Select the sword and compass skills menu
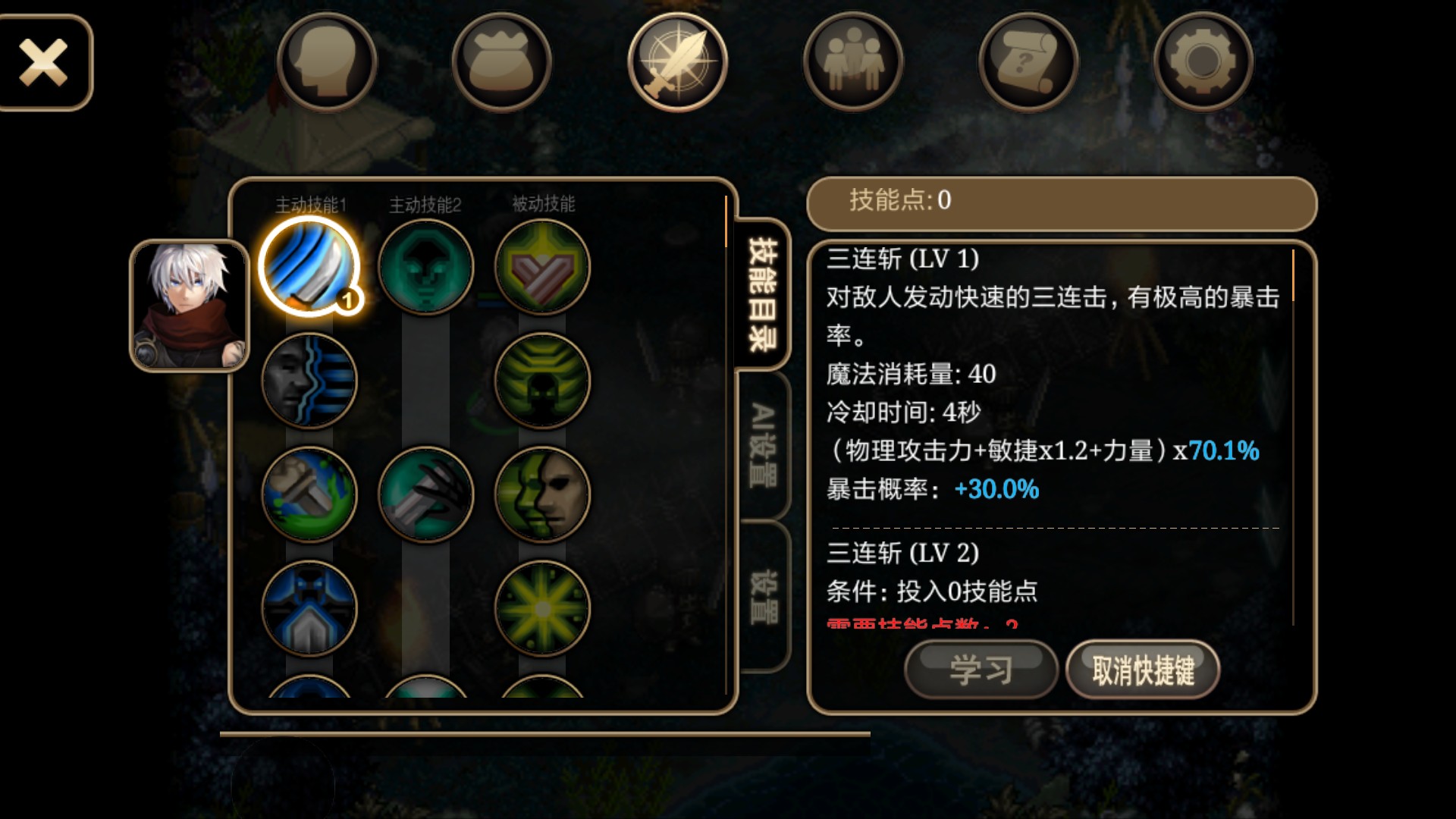This screenshot has width=1456, height=819. click(x=677, y=62)
